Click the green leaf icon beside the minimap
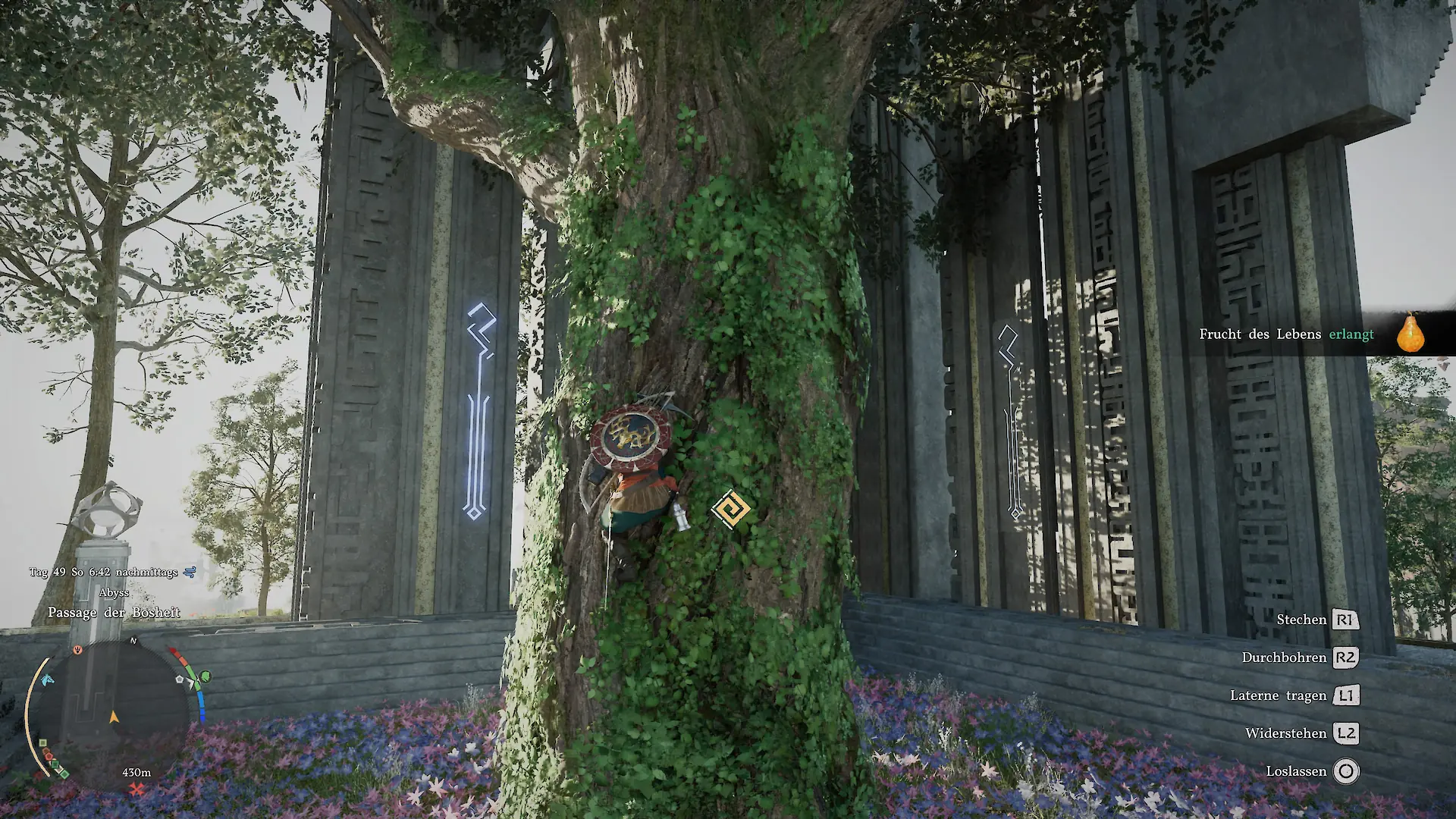Screen dimensions: 1456x819 [x=205, y=676]
